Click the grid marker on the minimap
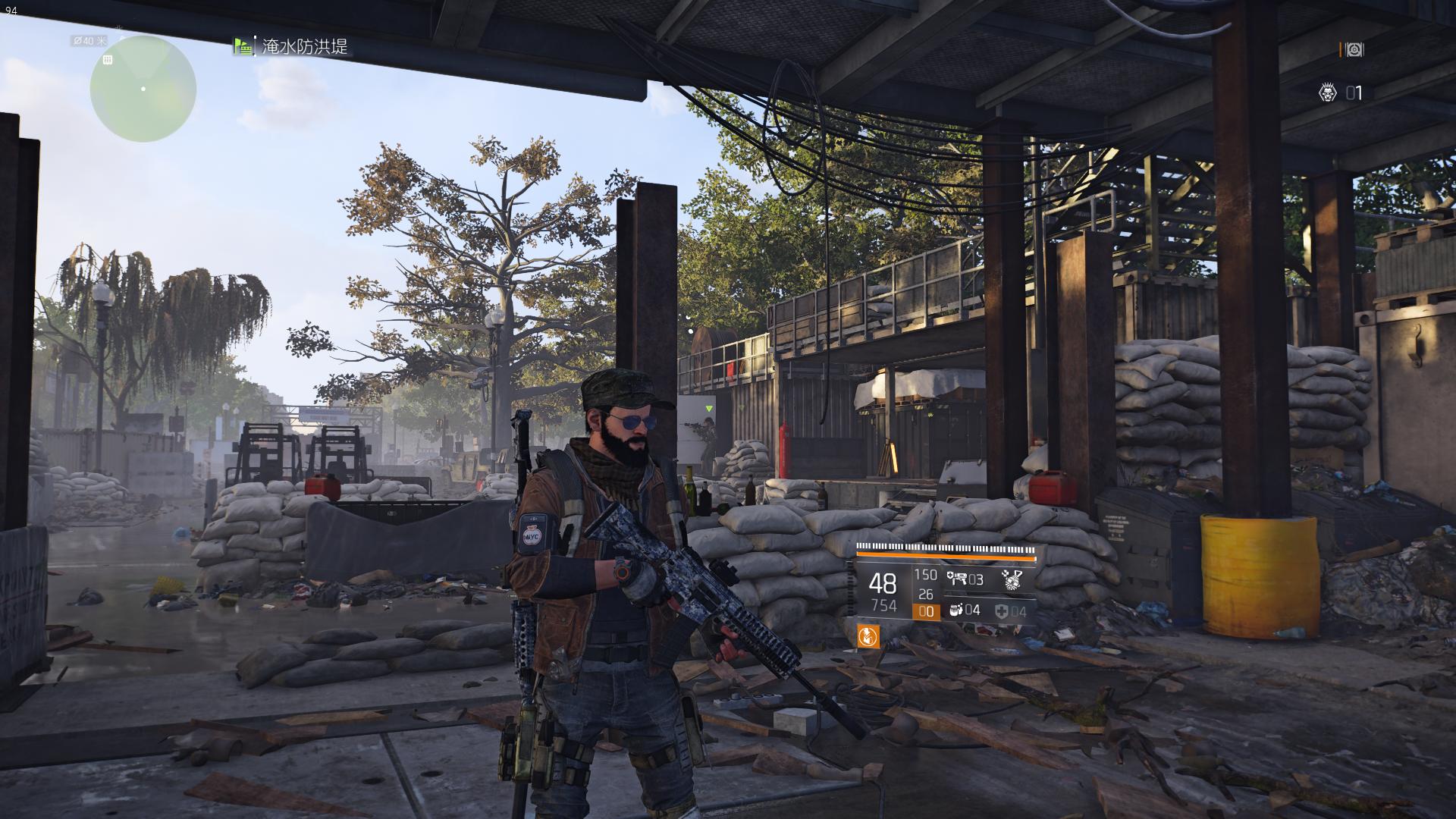The height and width of the screenshot is (819, 1456). (x=108, y=60)
